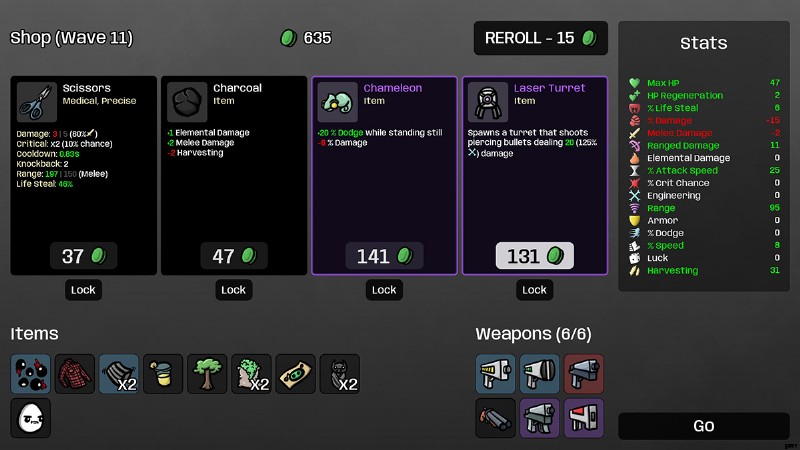The height and width of the screenshot is (450, 800).
Task: Click the green banknote item icon
Action: [295, 373]
